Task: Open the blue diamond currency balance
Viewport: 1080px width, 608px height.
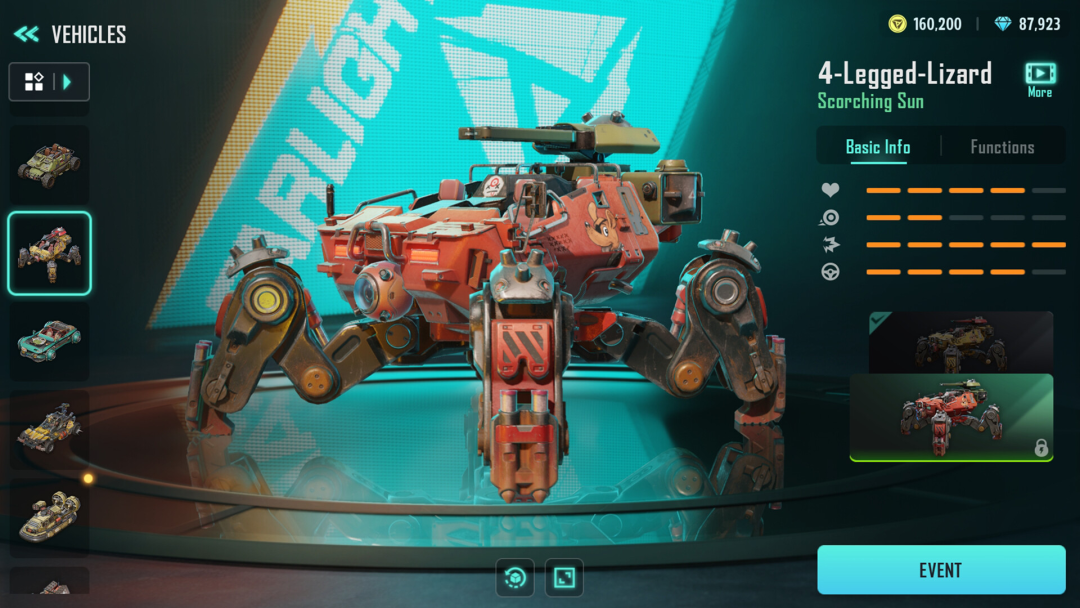Action: pyautogui.click(x=1027, y=24)
